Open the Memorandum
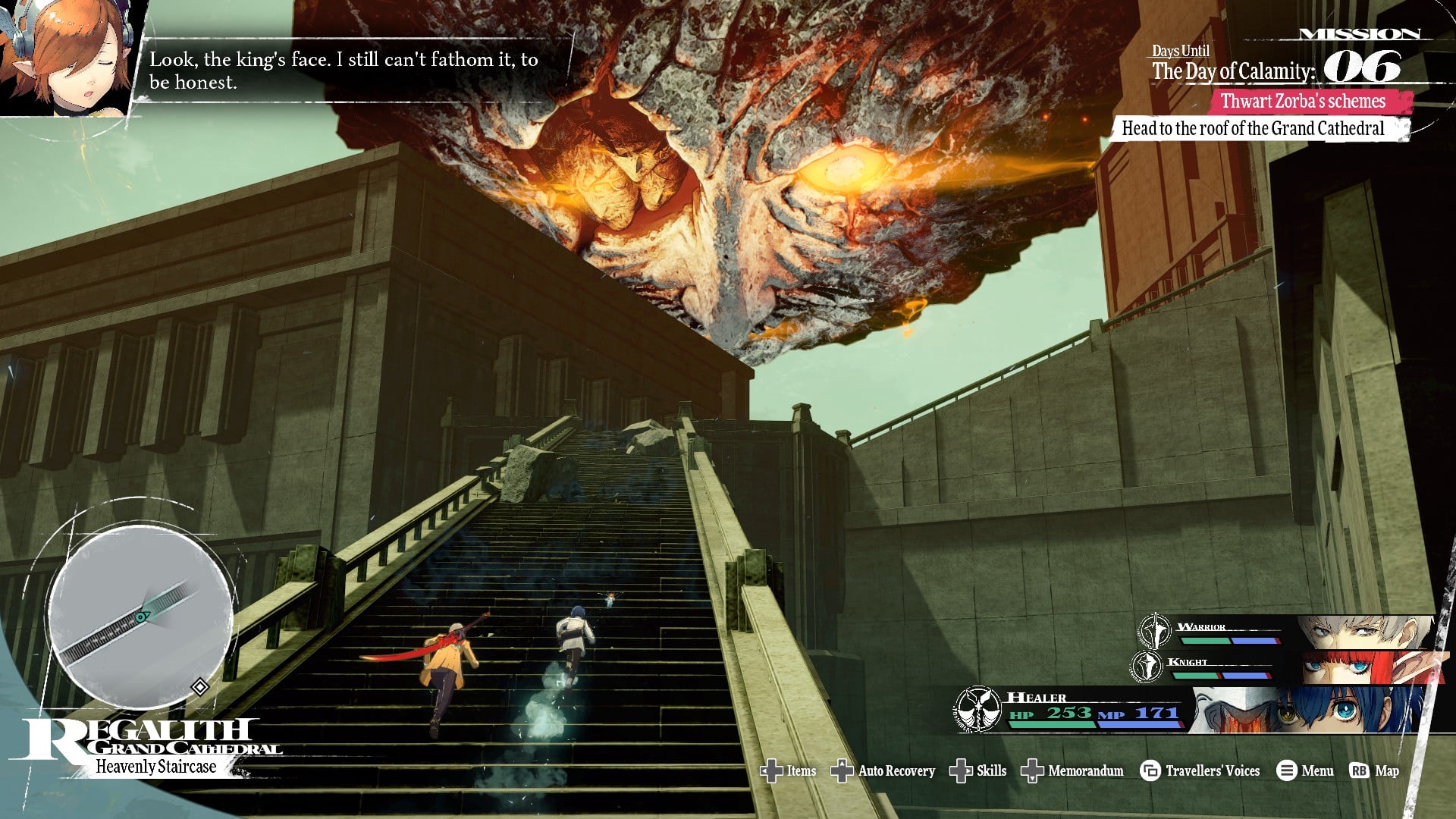Viewport: 1456px width, 819px height. click(x=1073, y=770)
